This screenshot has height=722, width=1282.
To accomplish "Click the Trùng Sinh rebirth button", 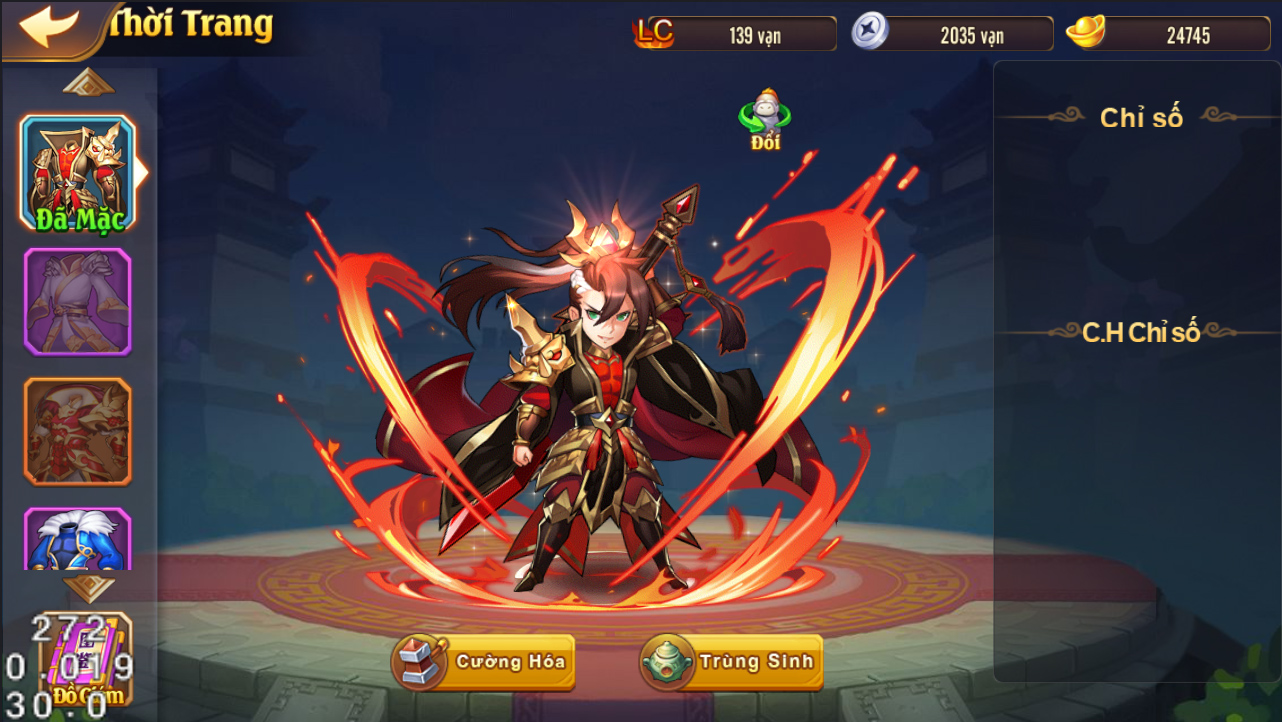I will click(x=732, y=661).
